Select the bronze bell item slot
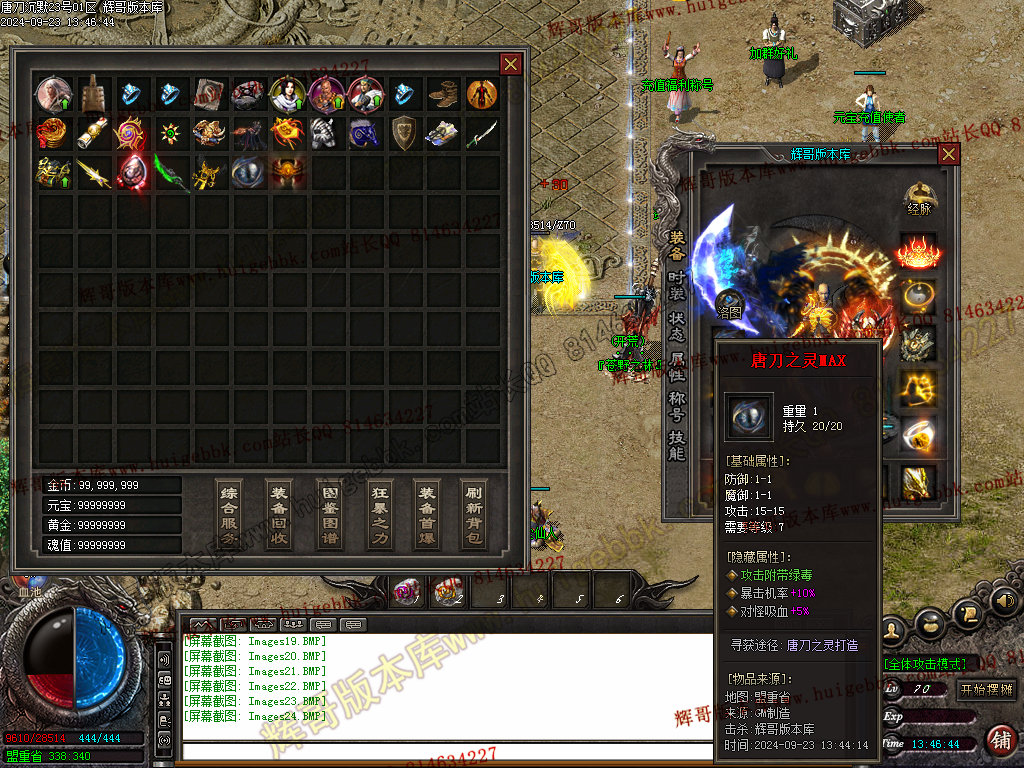 (93, 94)
